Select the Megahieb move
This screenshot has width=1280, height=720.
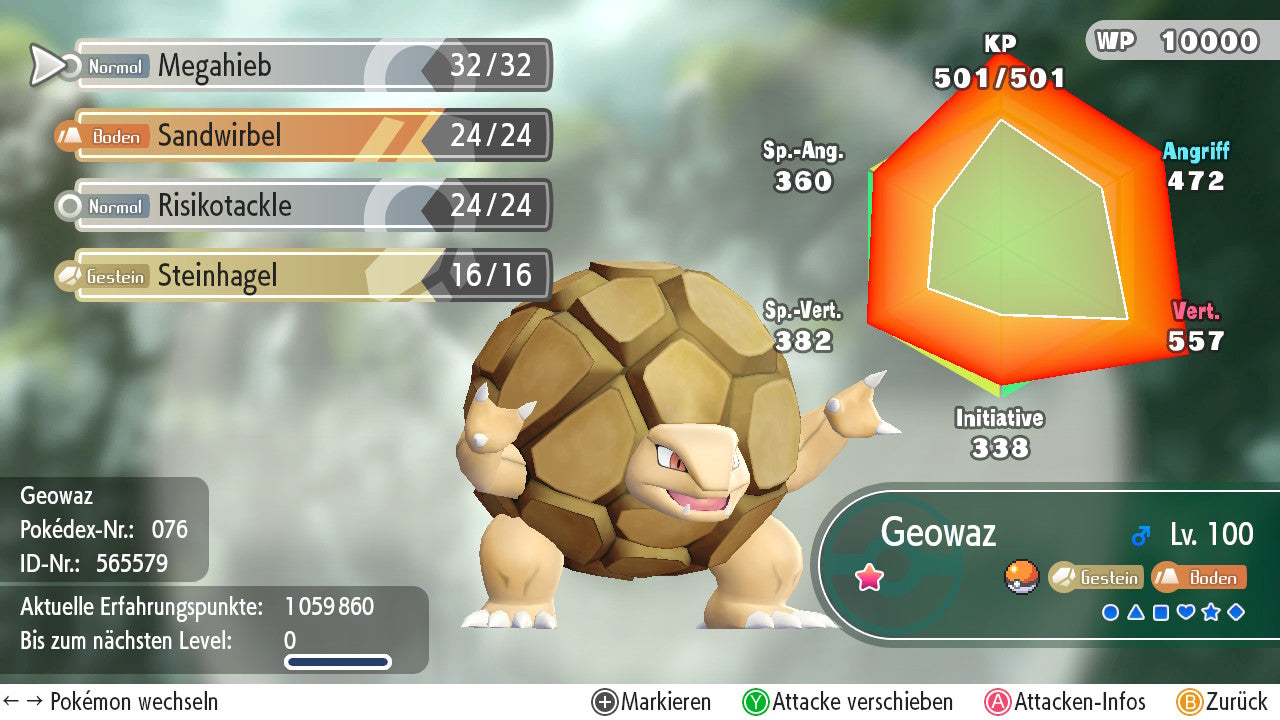[x=310, y=66]
